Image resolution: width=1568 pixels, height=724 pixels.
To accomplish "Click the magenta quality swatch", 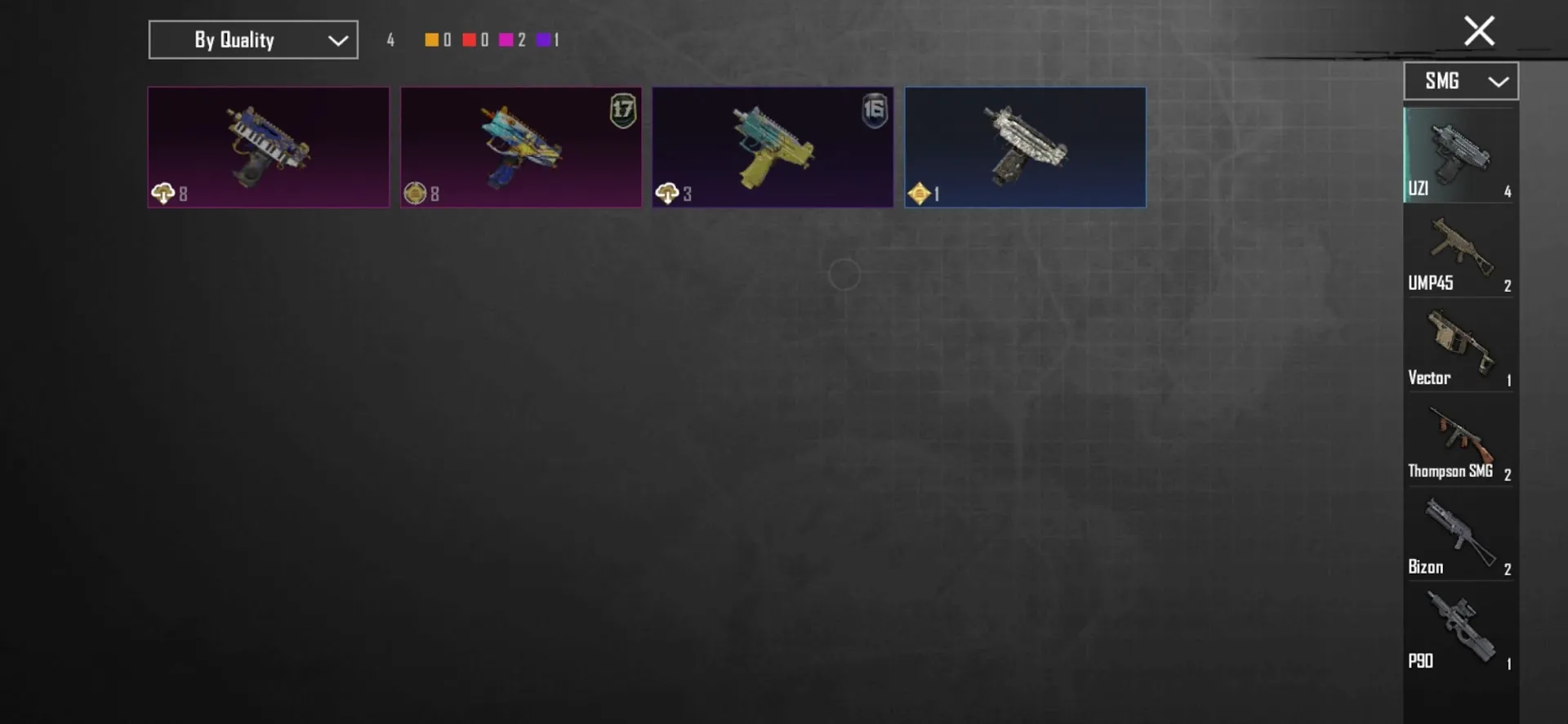I will click(x=508, y=39).
